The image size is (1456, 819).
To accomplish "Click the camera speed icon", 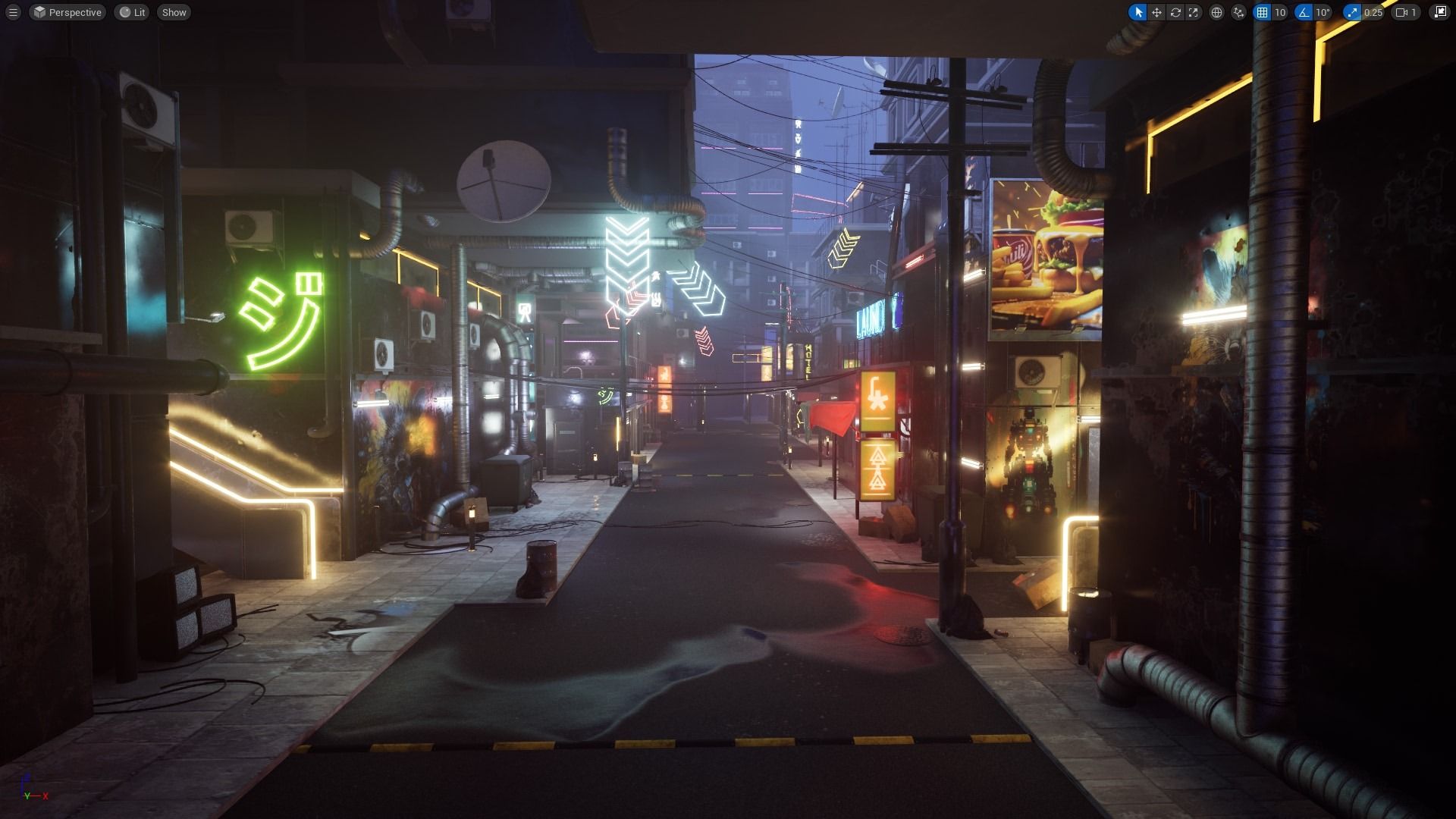I will [1401, 12].
